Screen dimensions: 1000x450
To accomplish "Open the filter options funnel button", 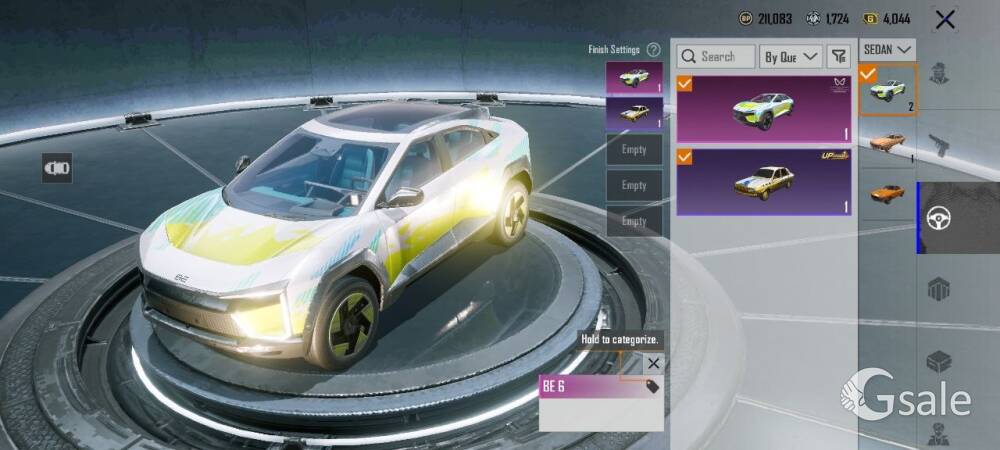I will (x=839, y=57).
